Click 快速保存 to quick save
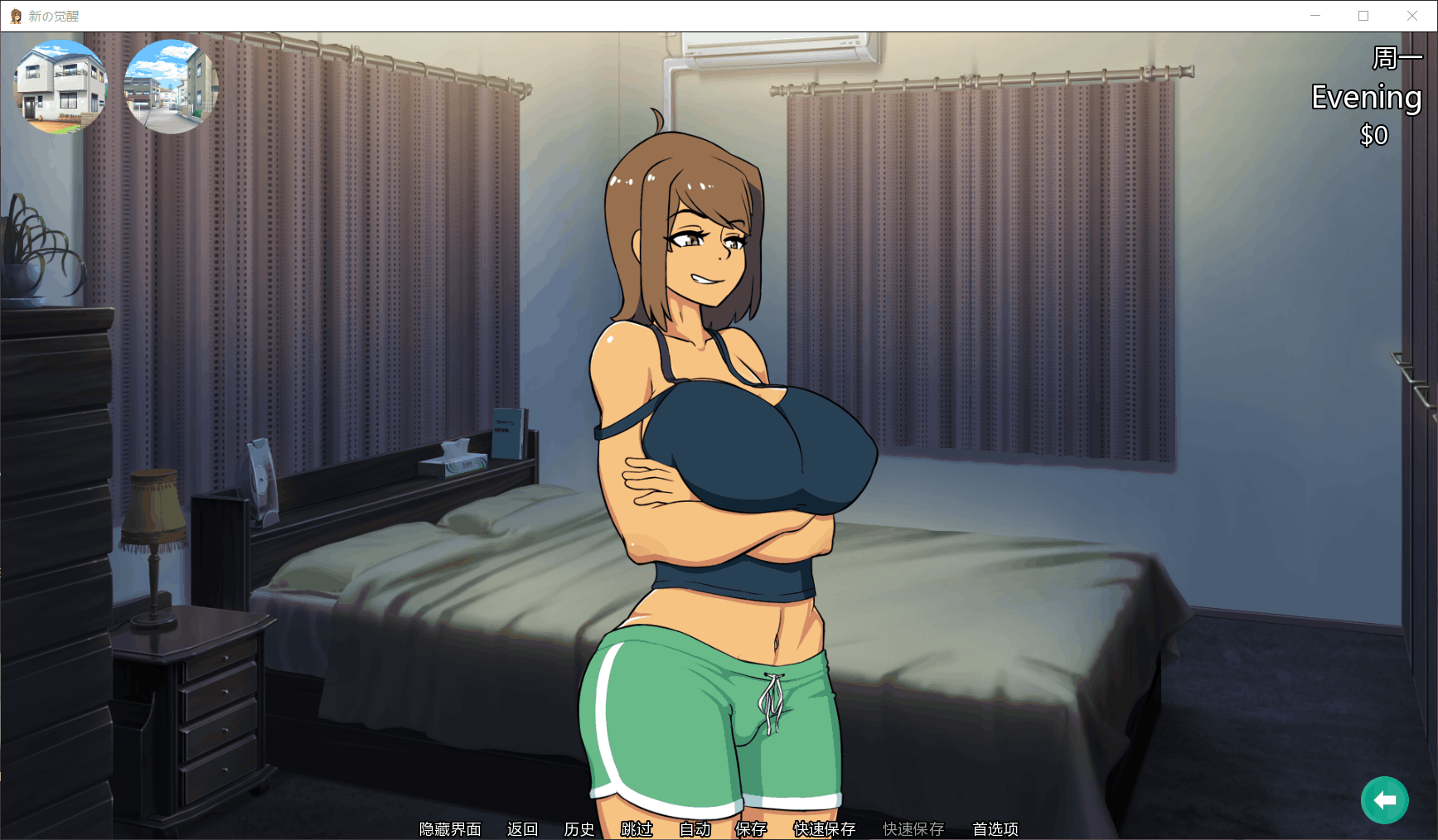This screenshot has height=840, width=1438. click(824, 828)
